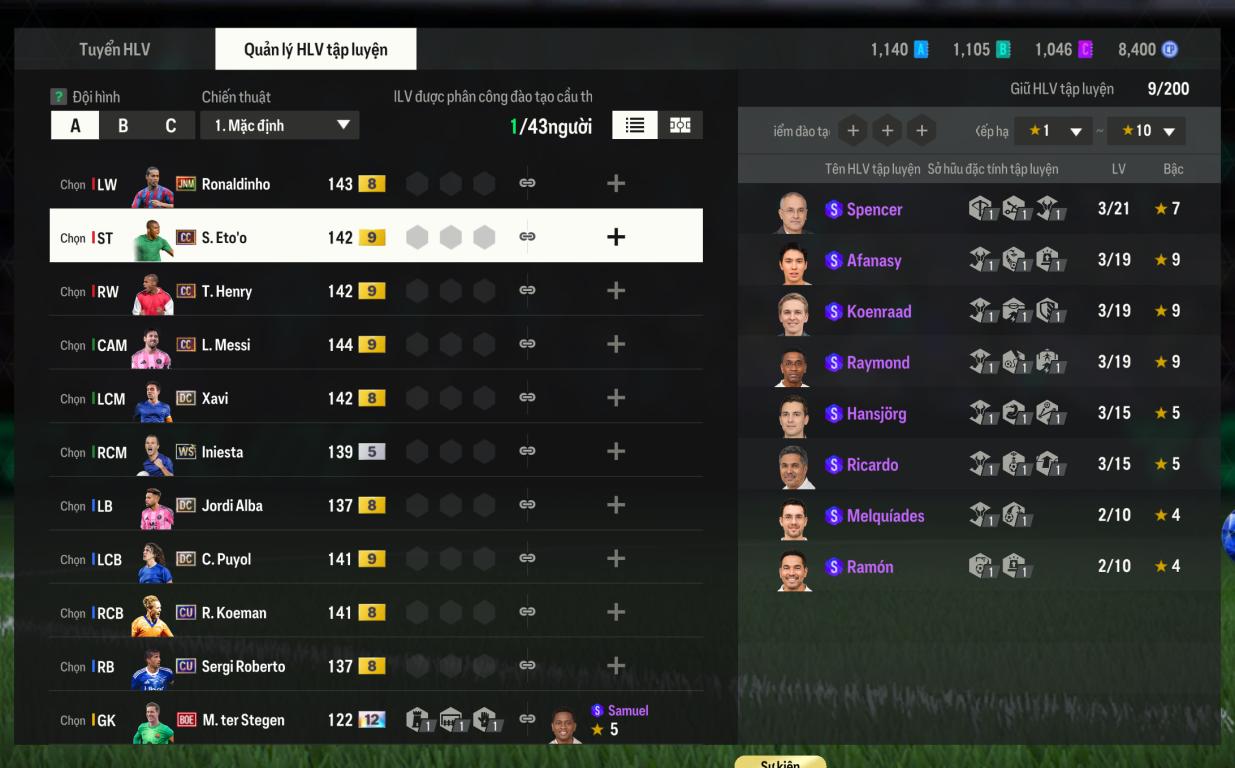Select the Quản lý HLV tập luyện tab
The height and width of the screenshot is (768, 1235).
(315, 49)
